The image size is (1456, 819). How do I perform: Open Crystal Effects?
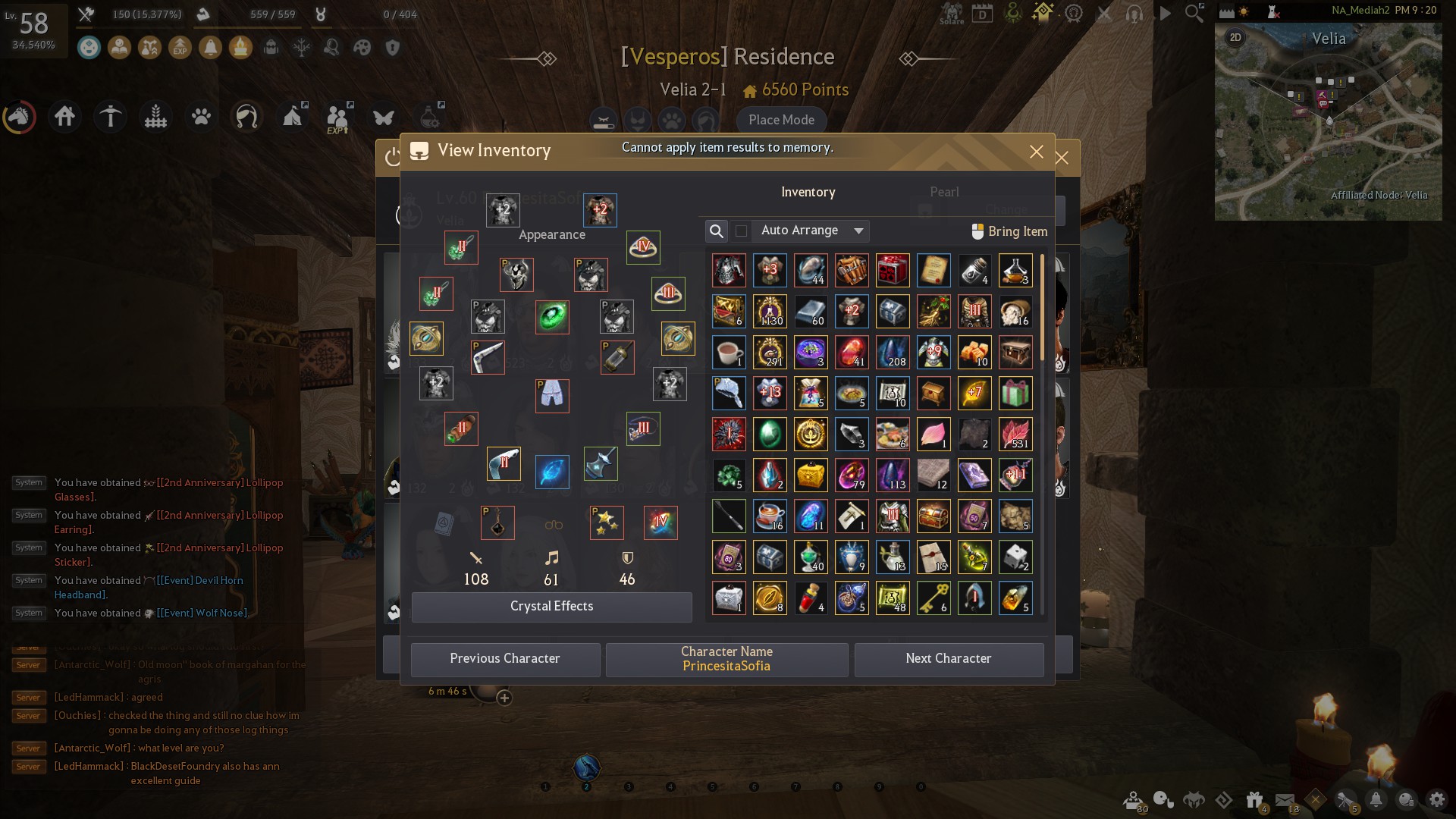pos(551,606)
